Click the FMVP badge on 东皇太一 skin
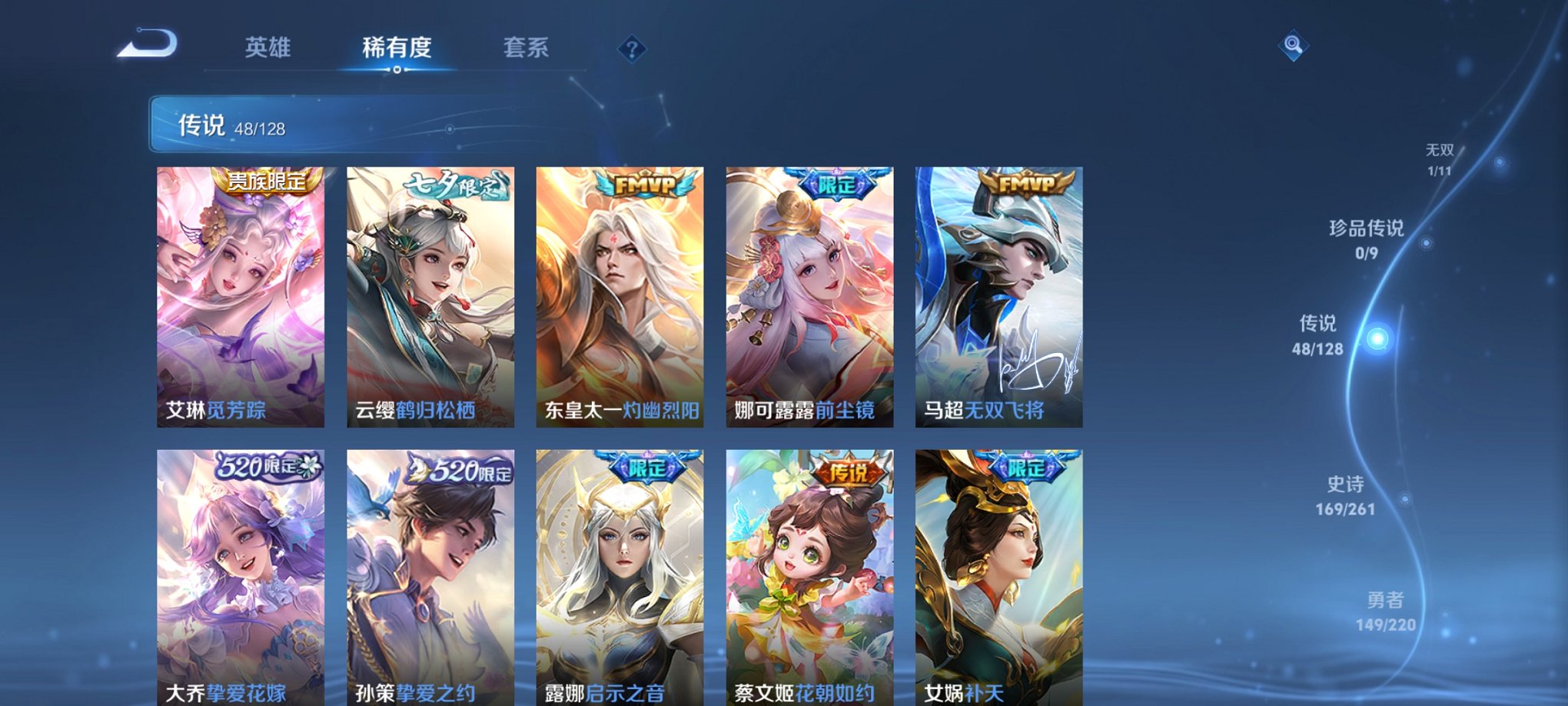This screenshot has width=1568, height=706. 645,183
